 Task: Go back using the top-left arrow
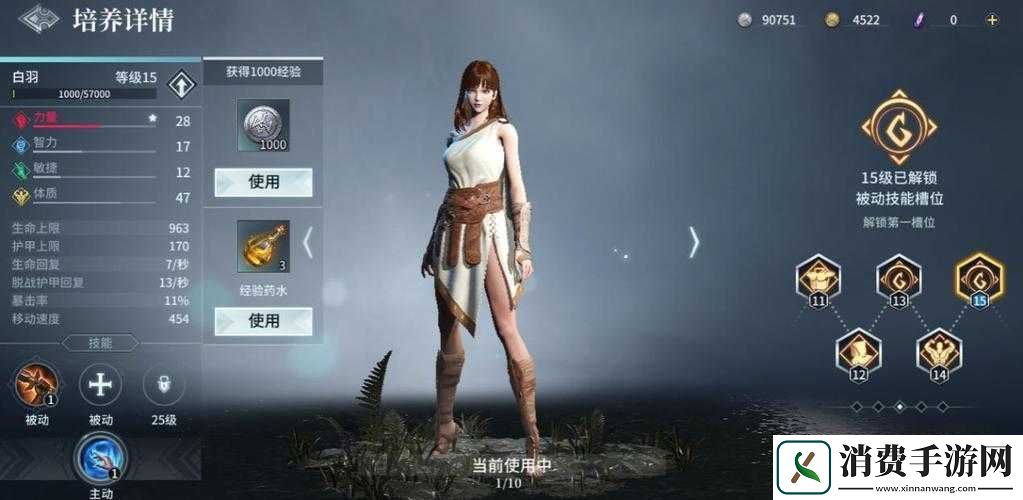pos(37,20)
